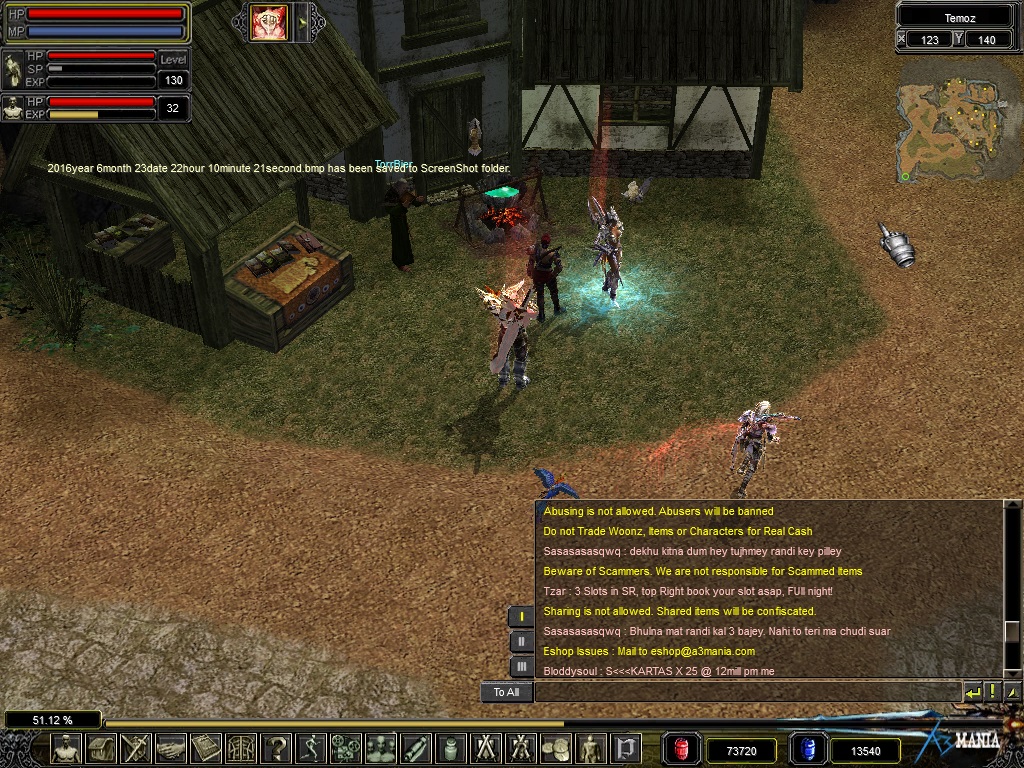1024x768 pixels.
Task: Select the active skill portrait icon
Action: pyautogui.click(x=268, y=22)
